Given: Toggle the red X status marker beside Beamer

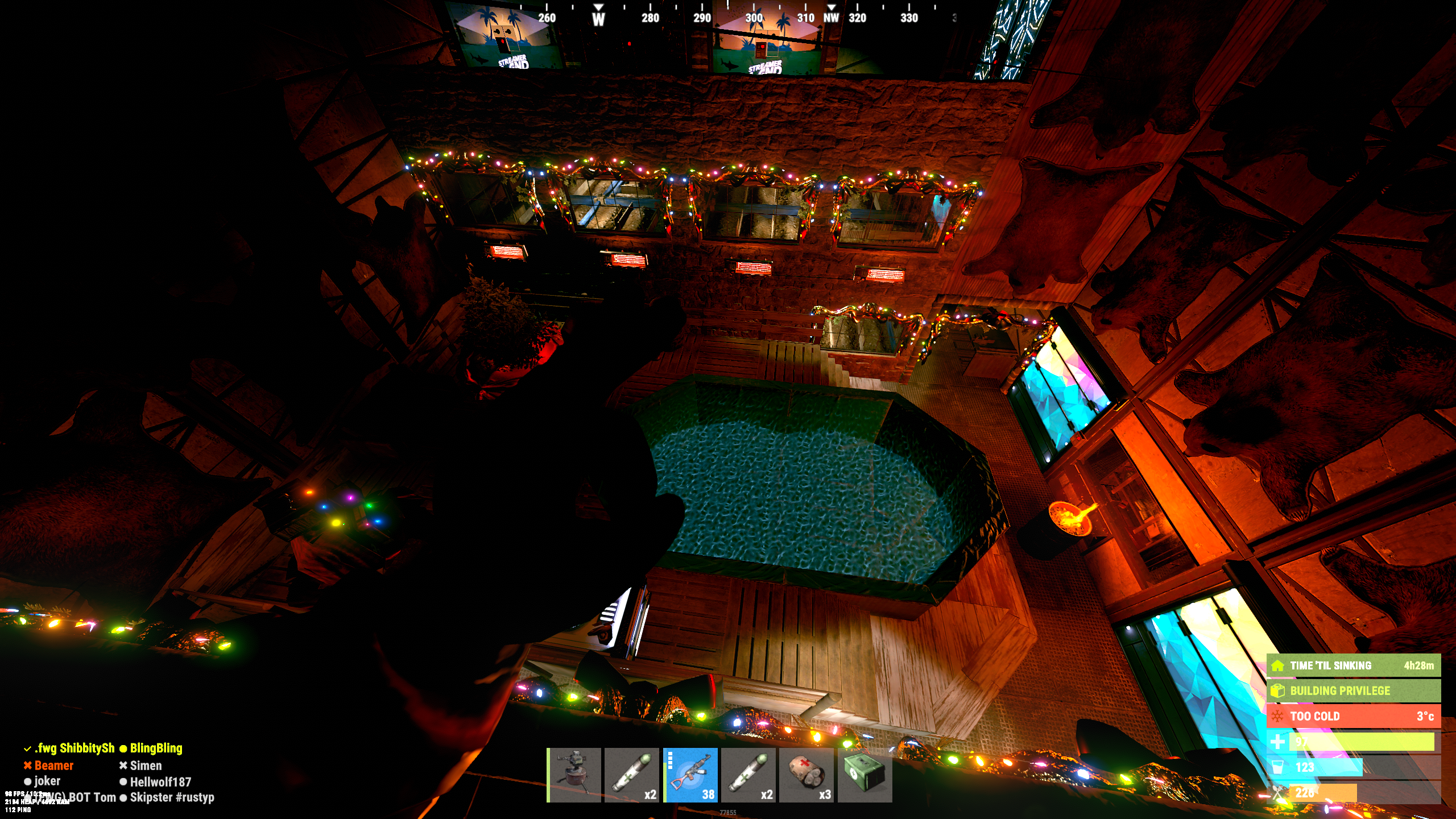Looking at the screenshot, I should (27, 766).
